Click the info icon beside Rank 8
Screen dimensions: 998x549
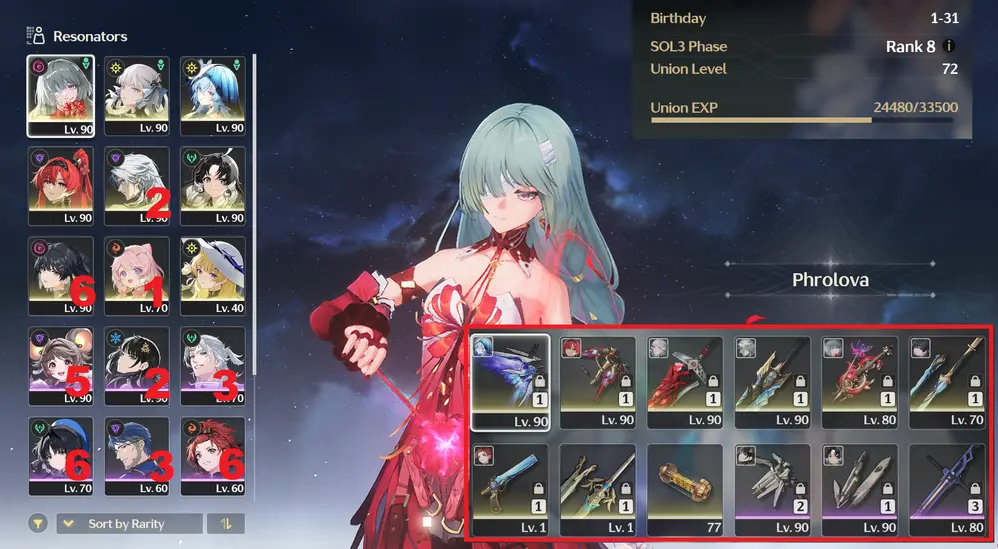pos(949,46)
